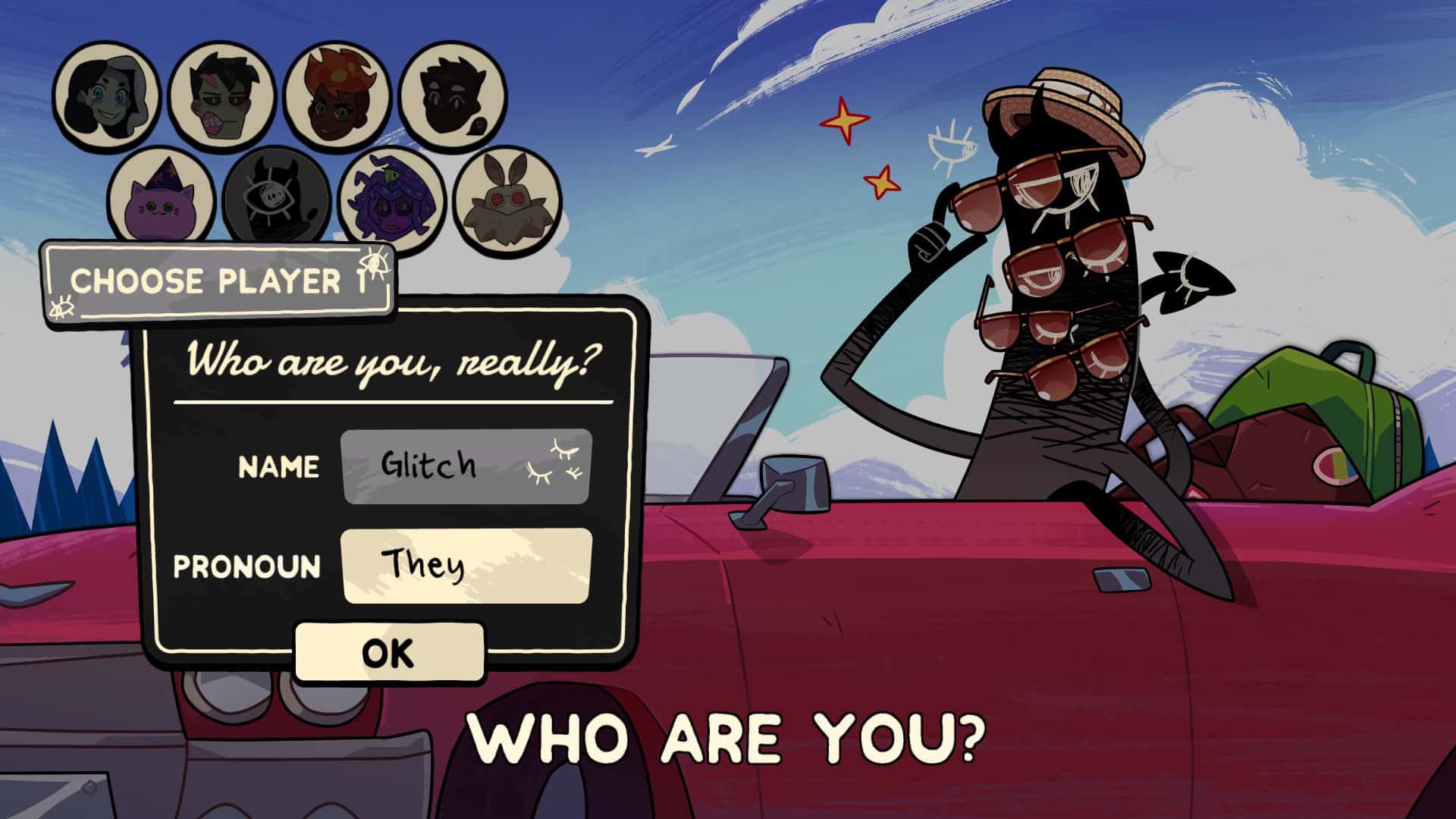Screen dimensions: 1456x819
Task: Open the pronoun selector showing They
Action: 466,567
